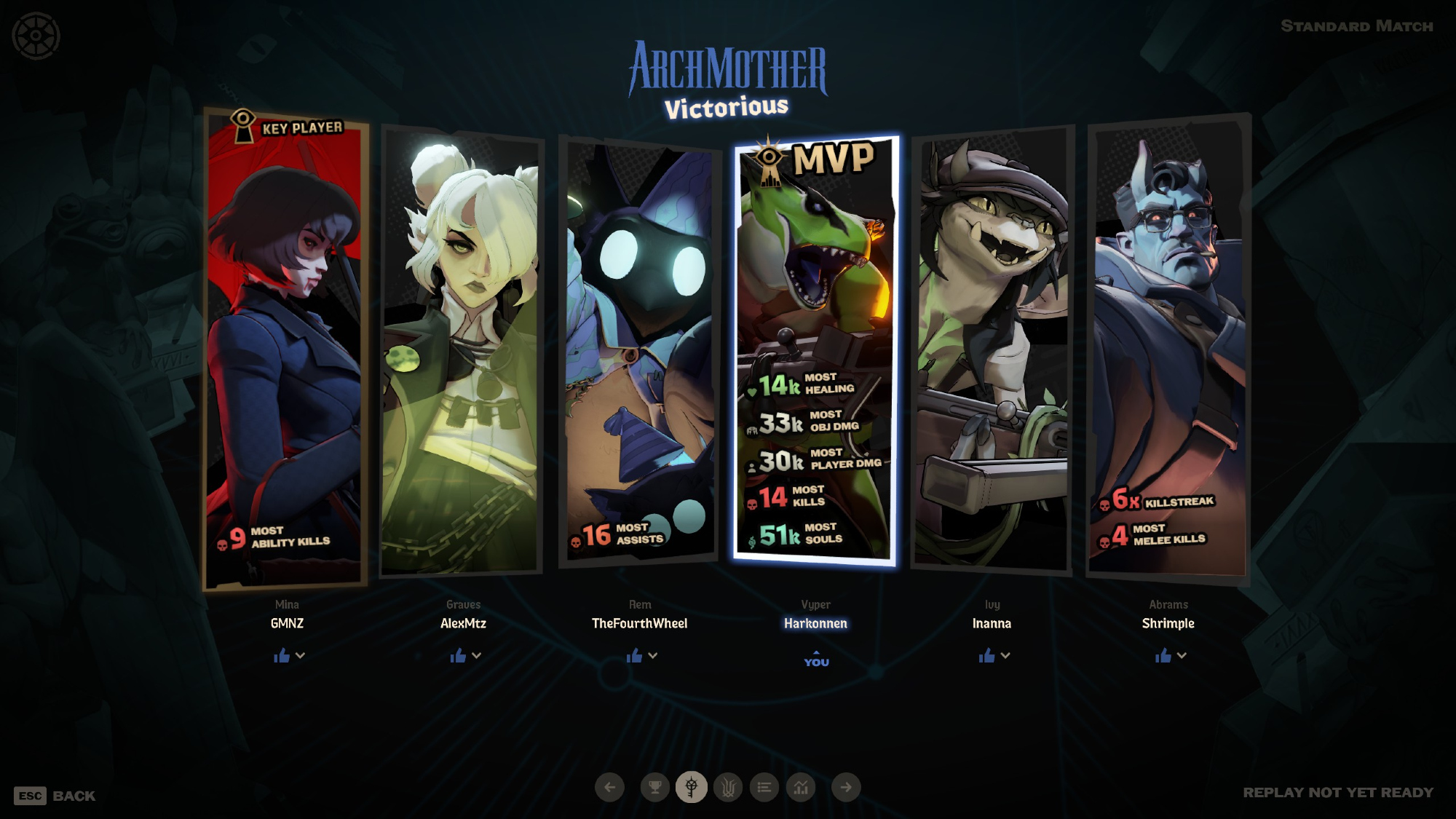The image size is (1456, 819).
Task: Choose Rem's player card
Action: (639, 349)
